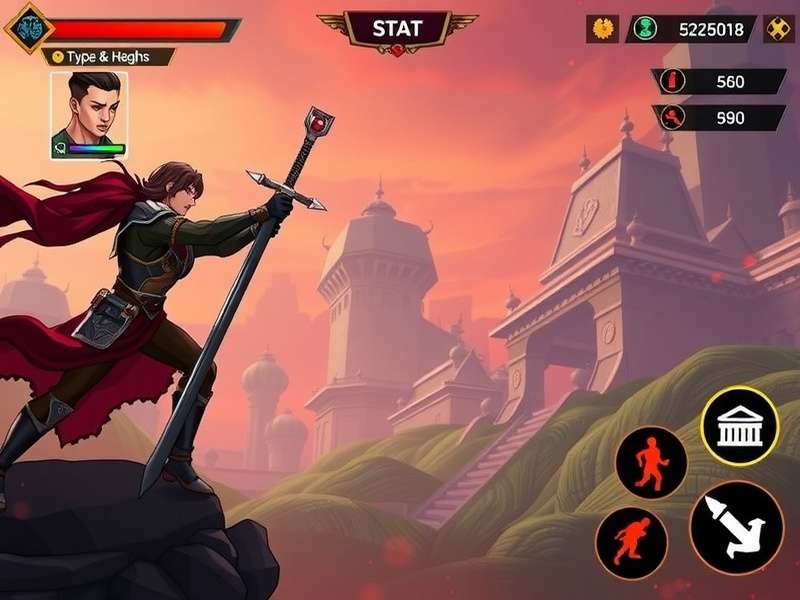The width and height of the screenshot is (800, 600).
Task: Open the yellow diamond cross button
Action: pos(779,29)
